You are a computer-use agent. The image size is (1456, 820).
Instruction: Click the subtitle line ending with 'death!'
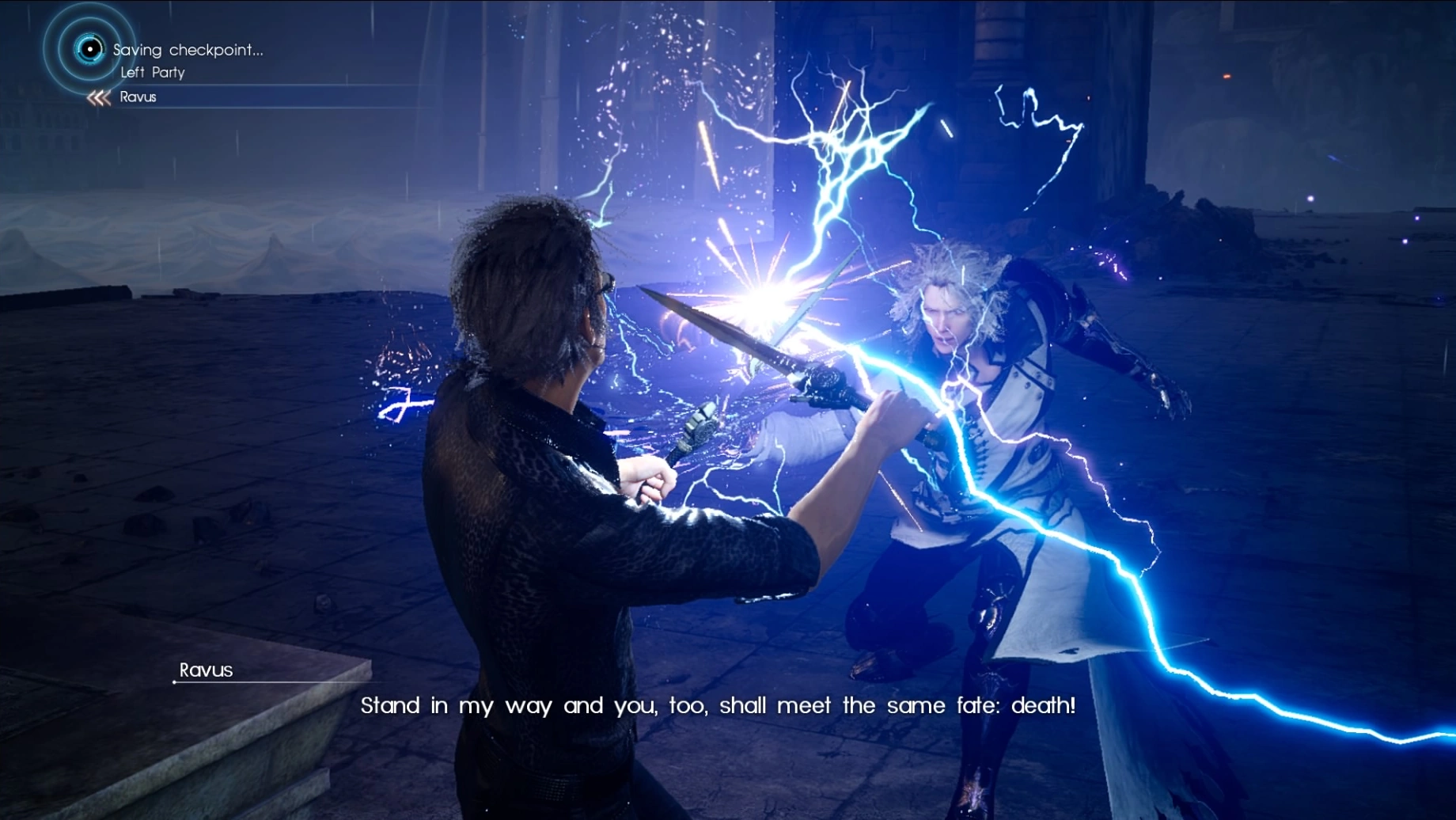[x=719, y=704]
